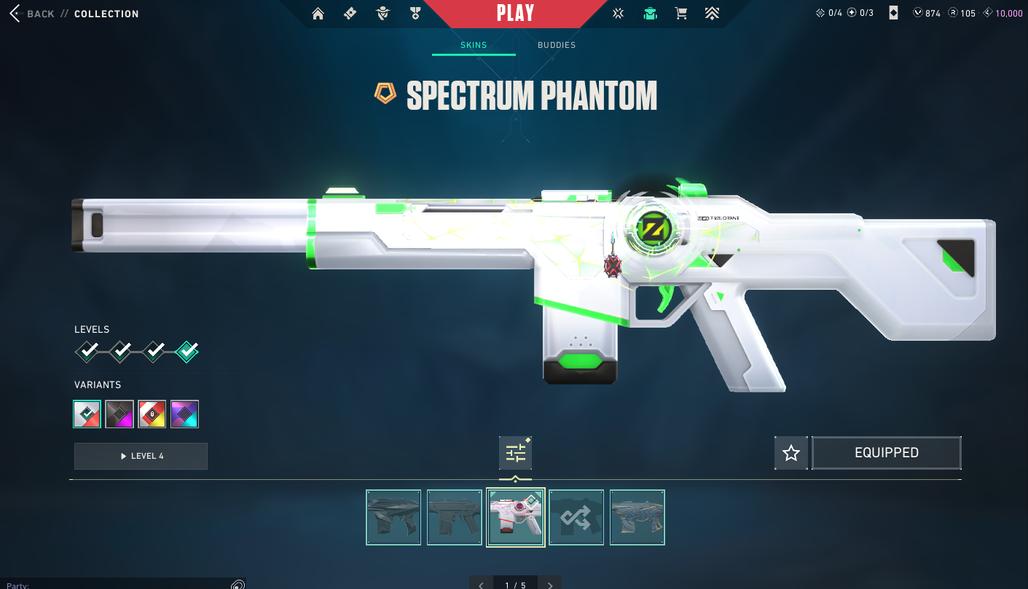The width and height of the screenshot is (1028, 589).
Task: Open the sliders filter button
Action: pyautogui.click(x=515, y=454)
